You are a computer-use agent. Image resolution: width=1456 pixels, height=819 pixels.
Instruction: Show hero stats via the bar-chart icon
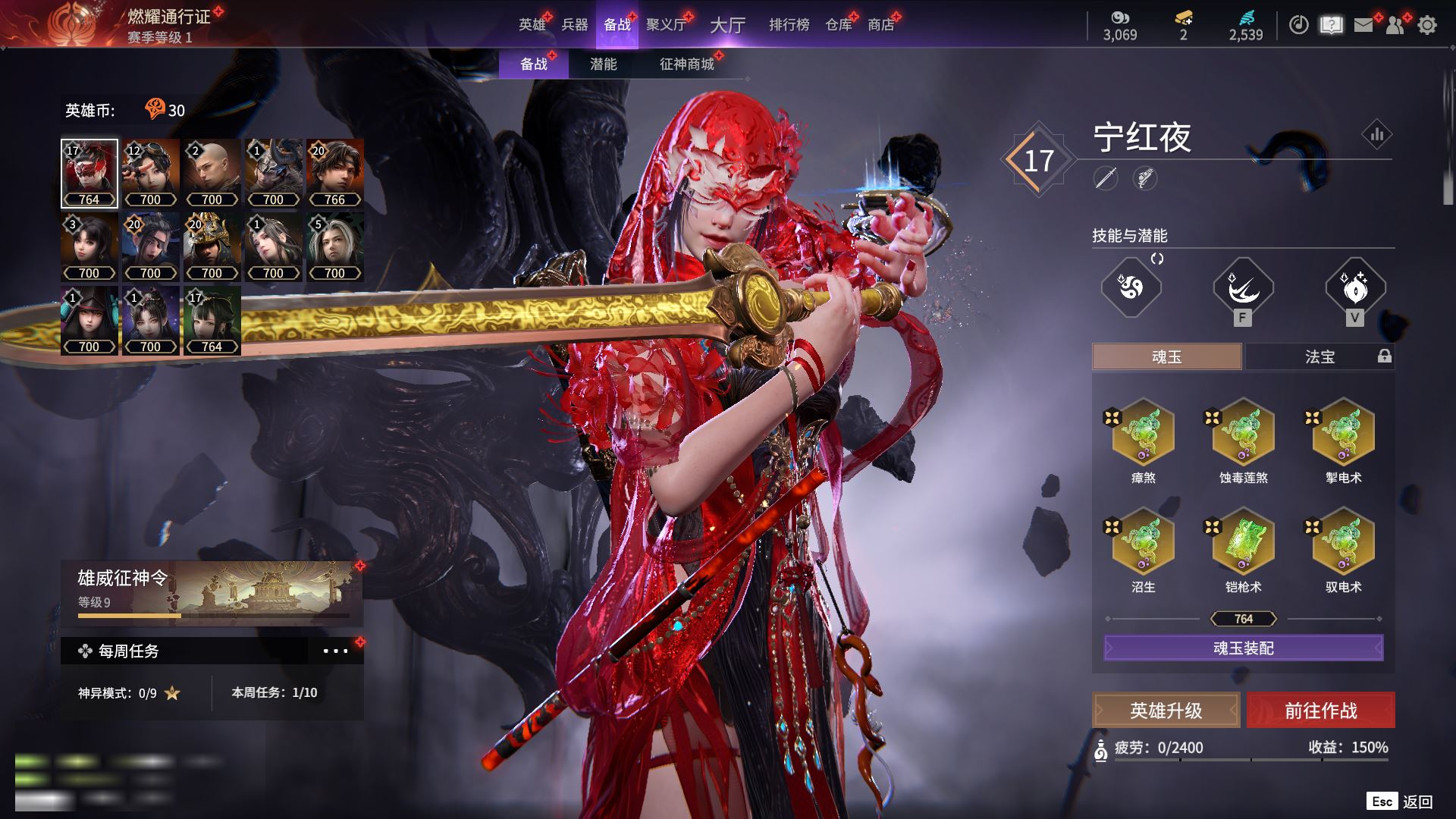click(x=1376, y=135)
